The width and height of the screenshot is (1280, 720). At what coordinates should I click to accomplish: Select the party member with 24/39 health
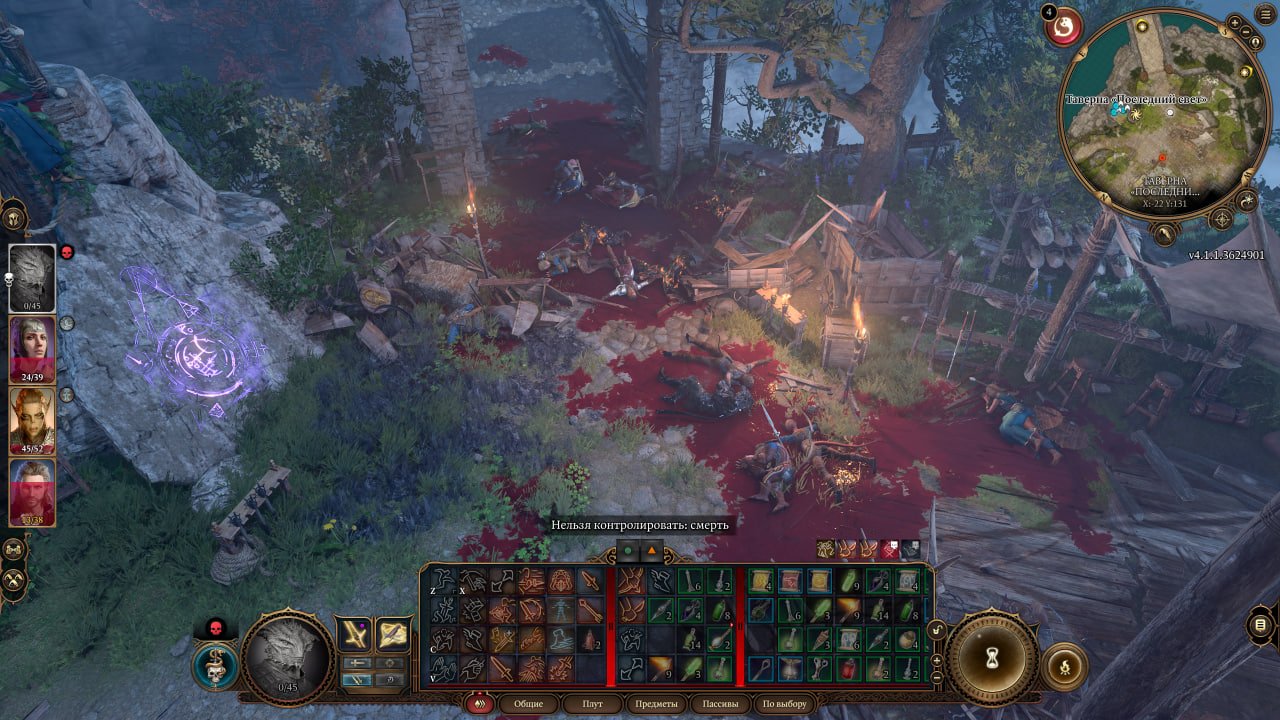coord(32,349)
